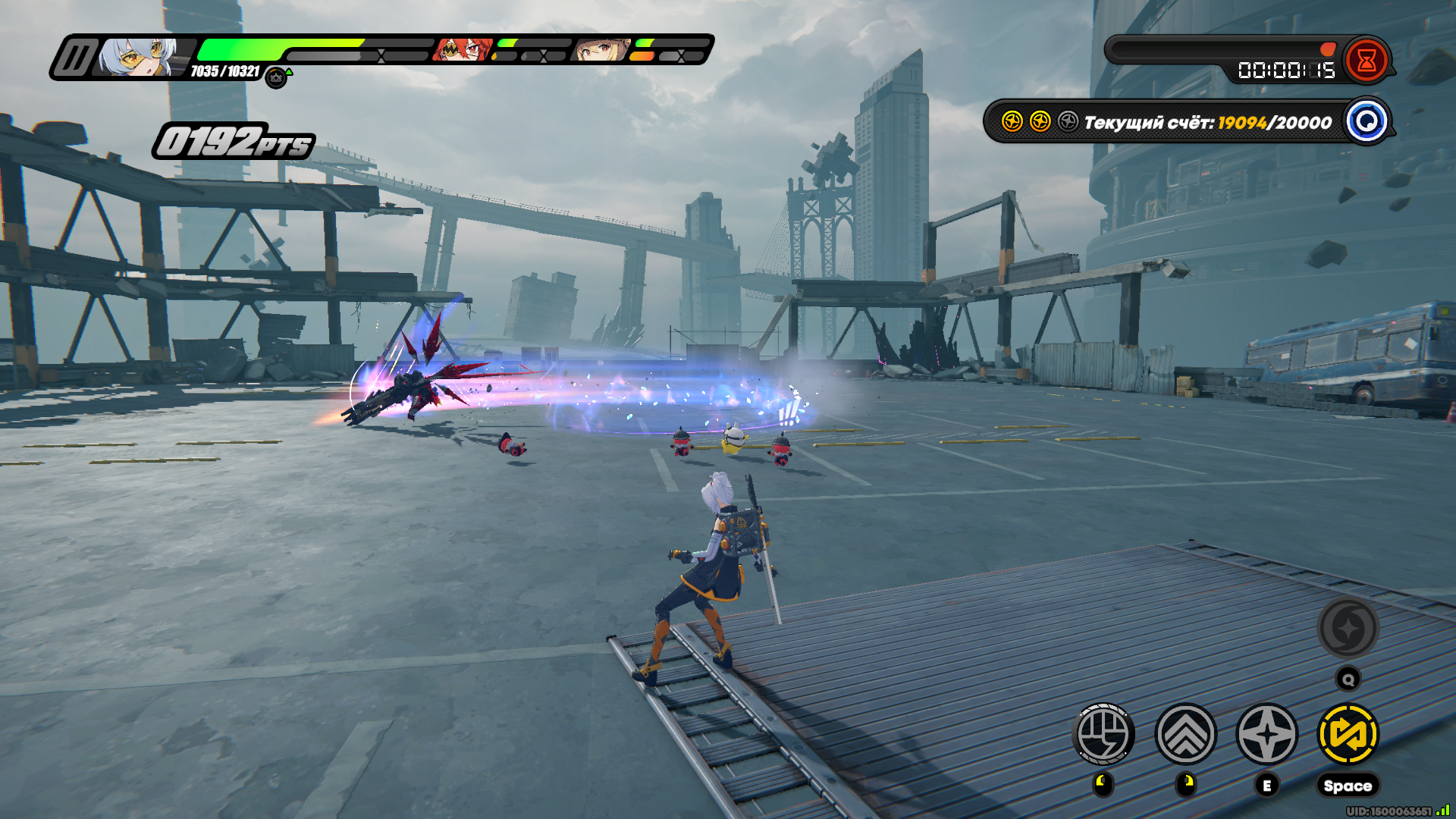Image resolution: width=1456 pixels, height=819 pixels.
Task: Switch to the brown-haired teammate portrait
Action: 602,50
